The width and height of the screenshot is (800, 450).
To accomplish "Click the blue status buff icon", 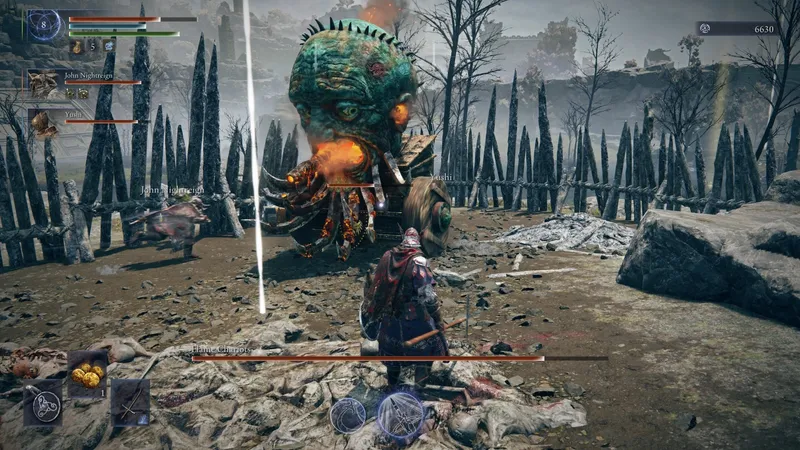I will pyautogui.click(x=108, y=46).
